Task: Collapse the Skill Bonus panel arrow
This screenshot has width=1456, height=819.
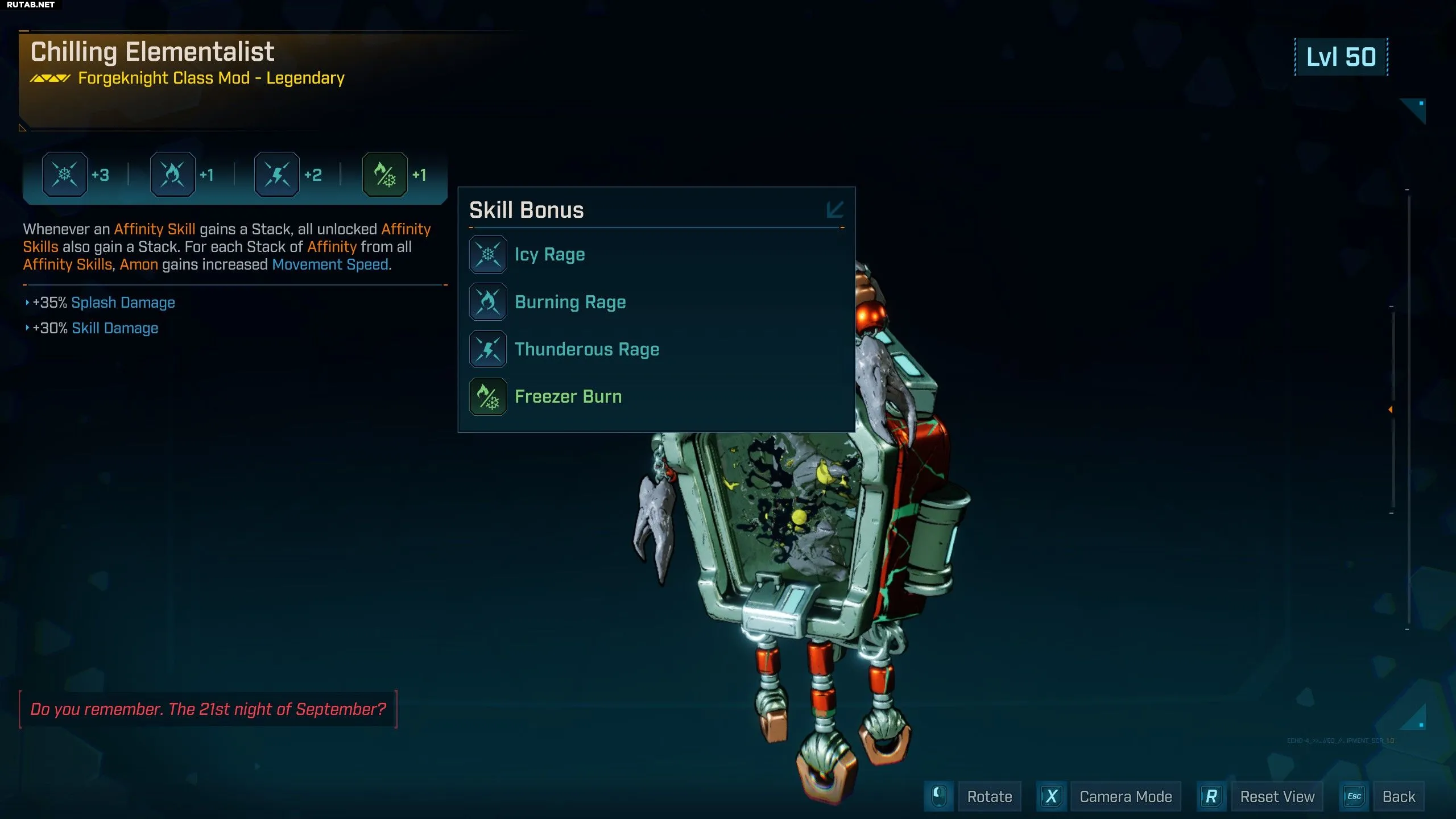Action: (x=835, y=209)
